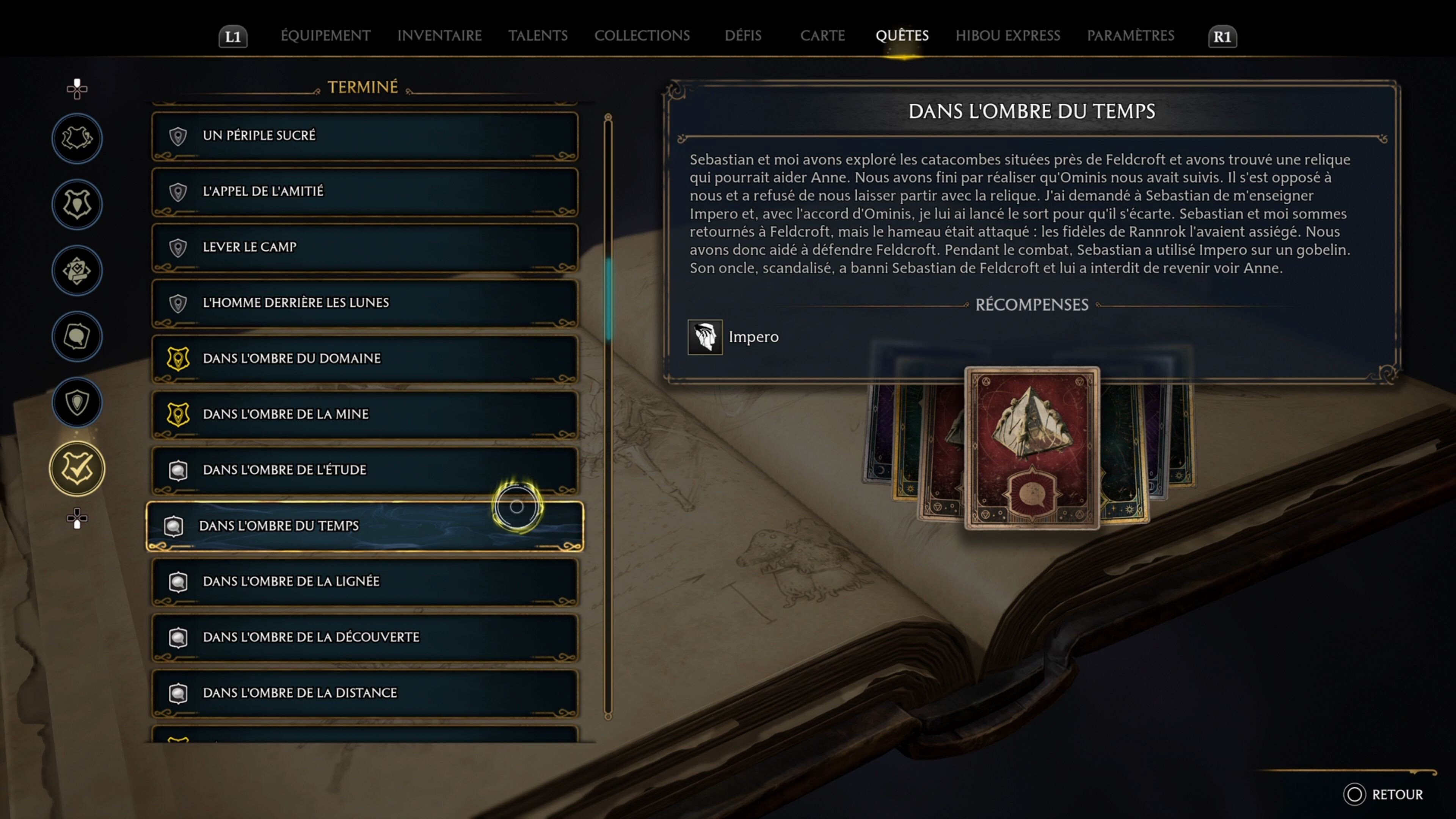Image resolution: width=1456 pixels, height=819 pixels.
Task: Open L'Homme Derrière les Lunes quest
Action: [x=364, y=303]
